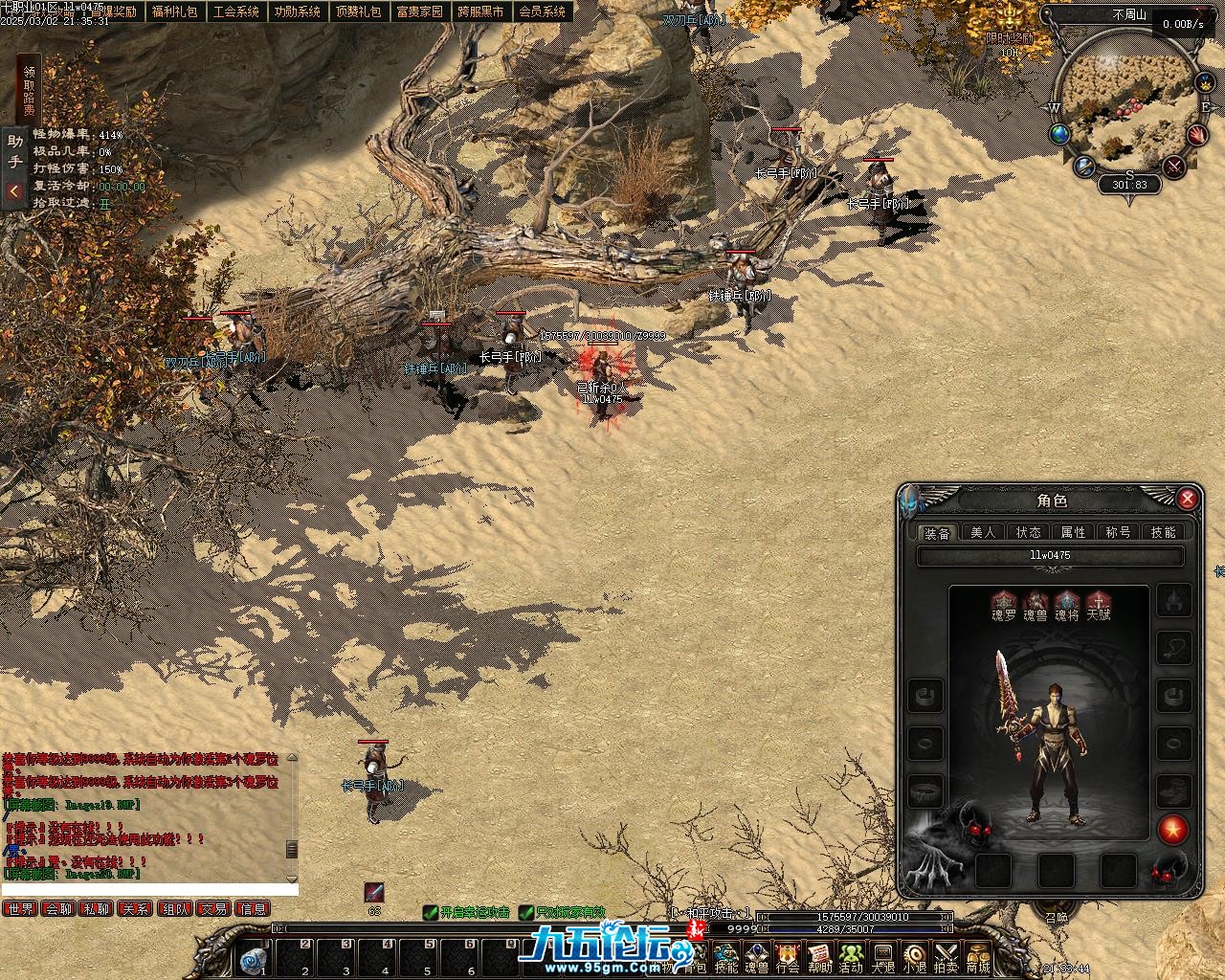Close the 角色 character panel
The height and width of the screenshot is (980, 1225).
(1188, 499)
